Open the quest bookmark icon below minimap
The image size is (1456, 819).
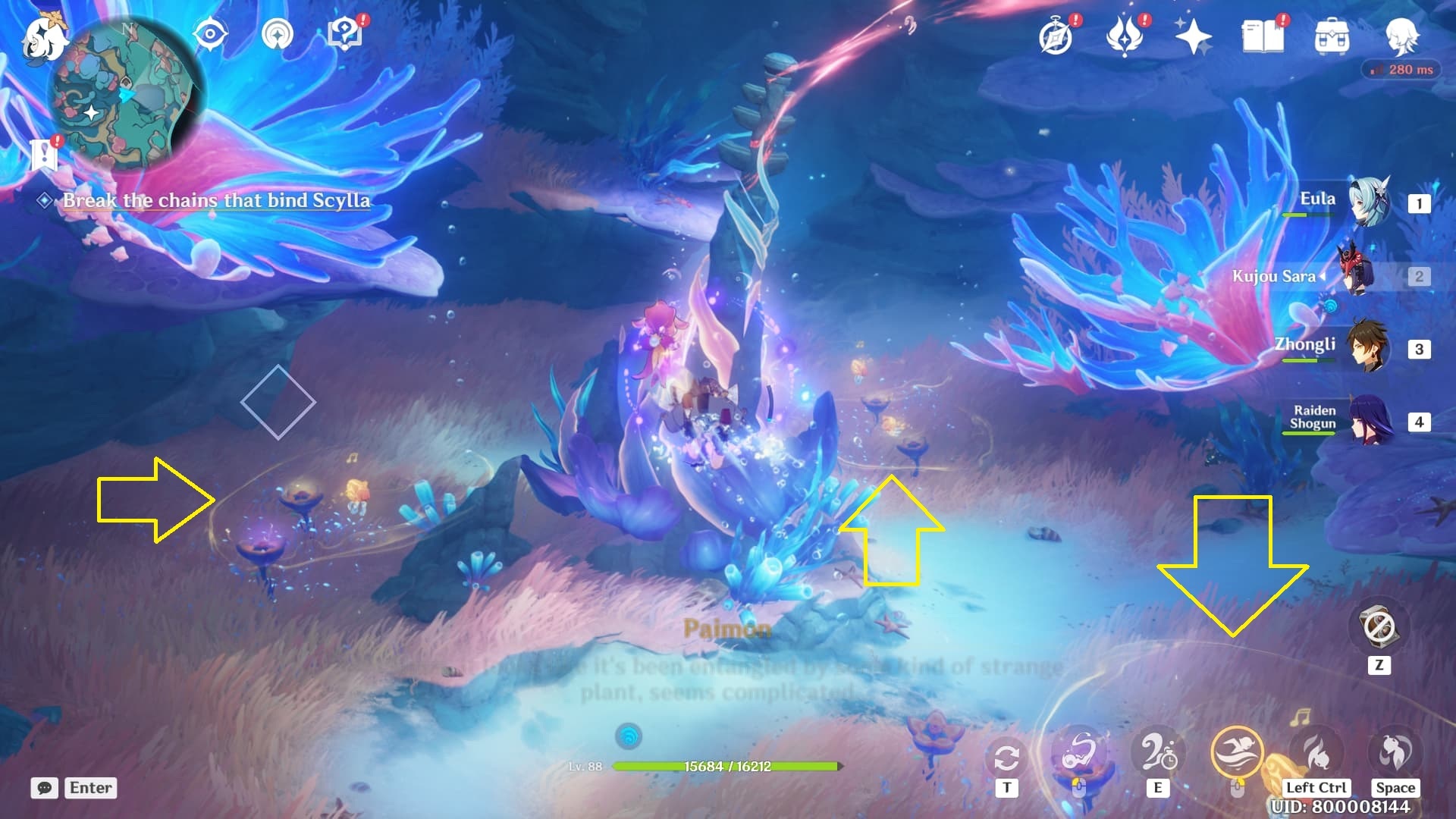coord(44,154)
